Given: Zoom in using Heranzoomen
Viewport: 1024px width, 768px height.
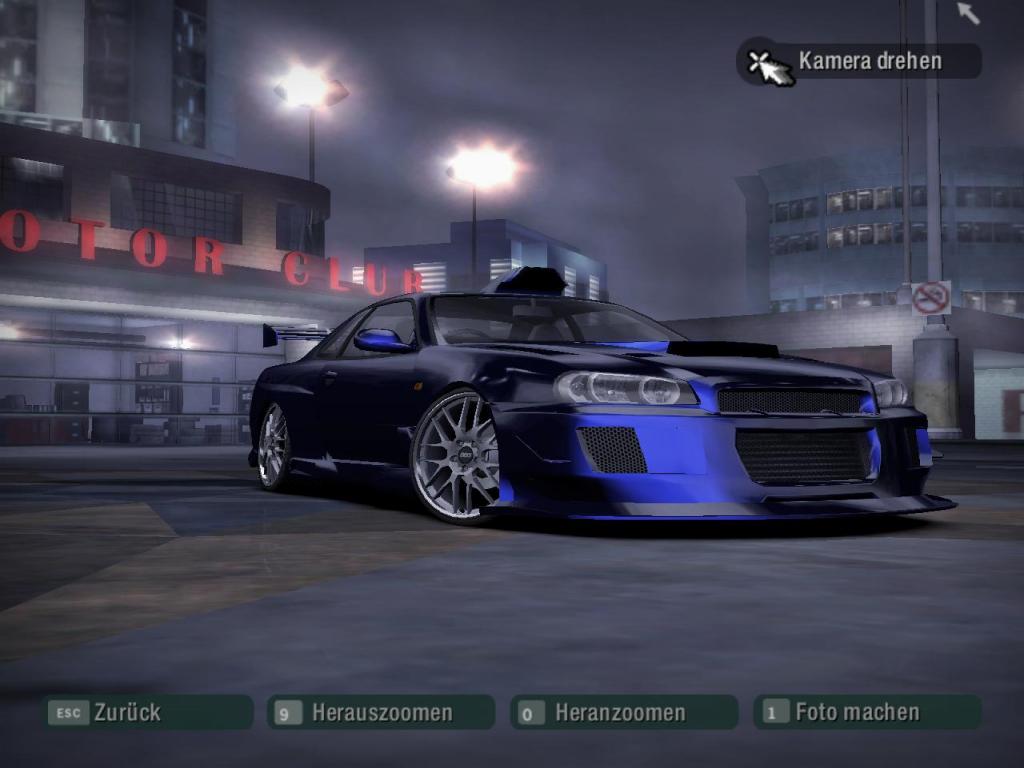Looking at the screenshot, I should pos(624,712).
